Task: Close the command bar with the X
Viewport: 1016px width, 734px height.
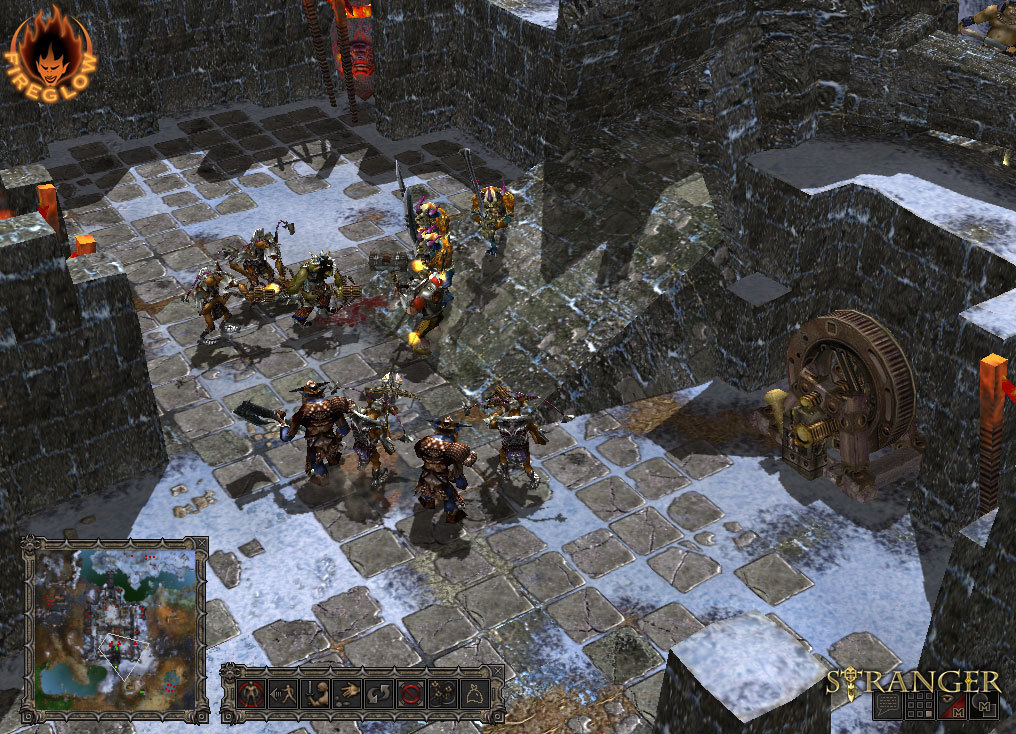Action: pos(498,672)
